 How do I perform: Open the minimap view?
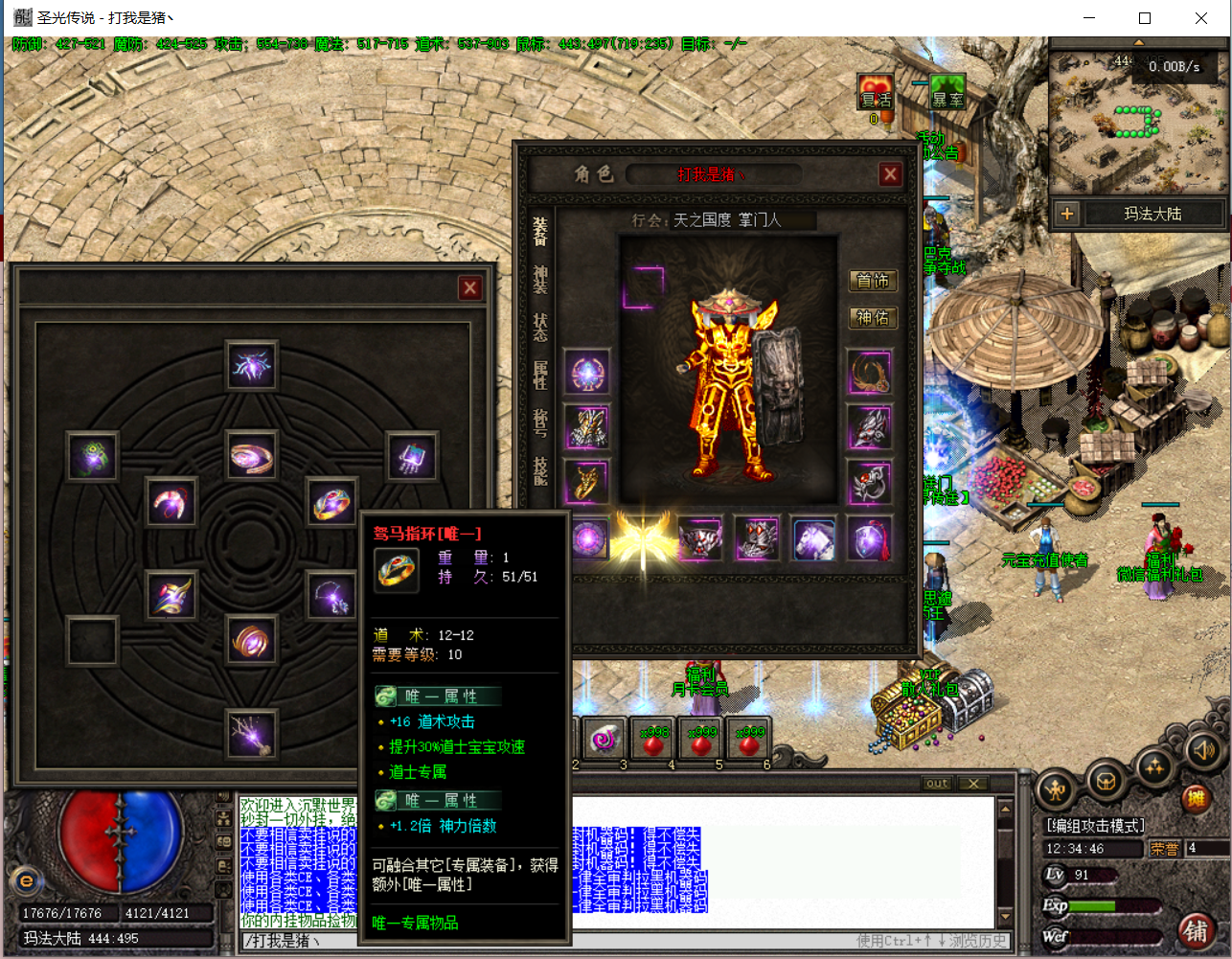click(x=1137, y=120)
